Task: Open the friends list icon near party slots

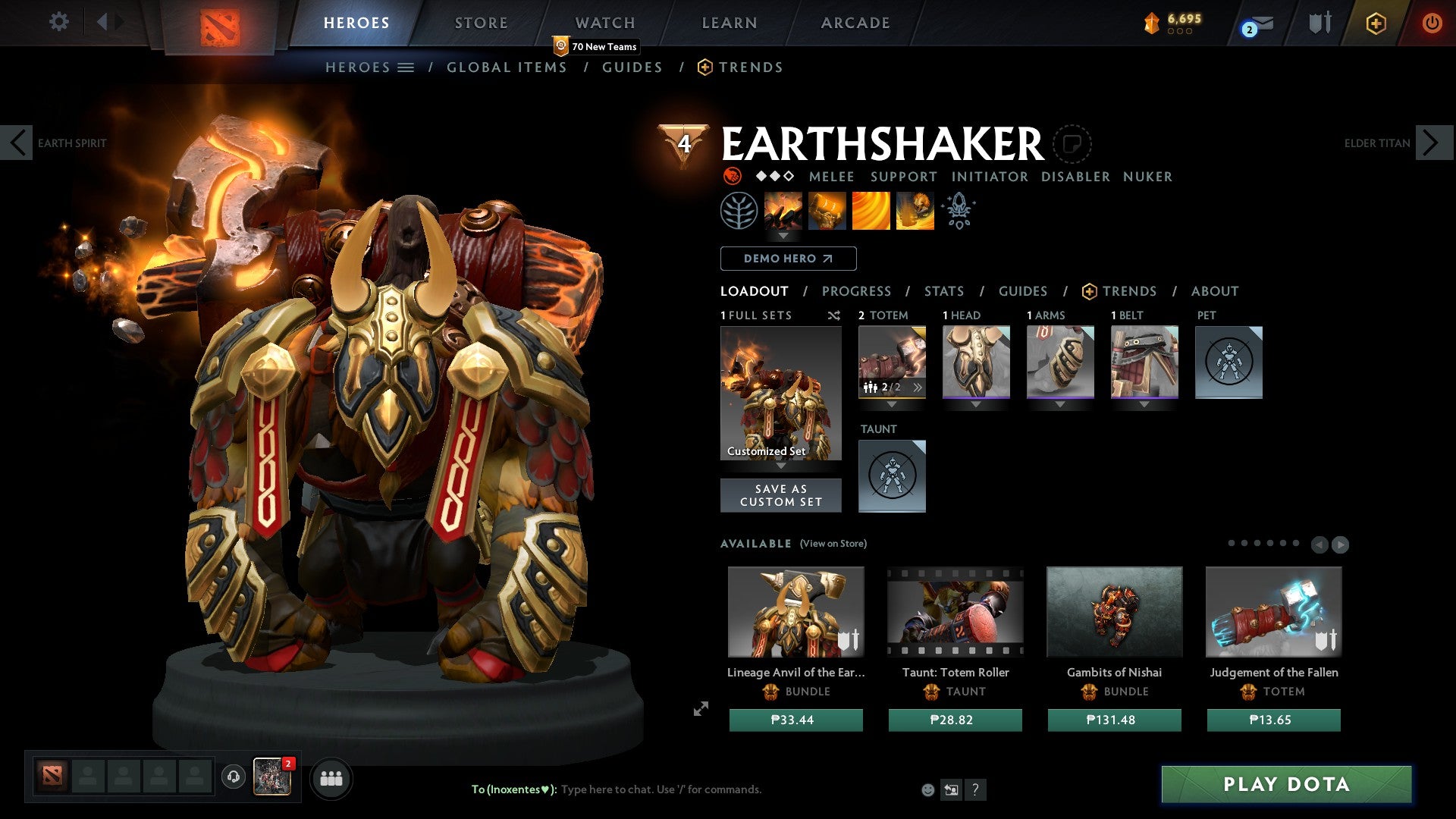Action: (331, 777)
